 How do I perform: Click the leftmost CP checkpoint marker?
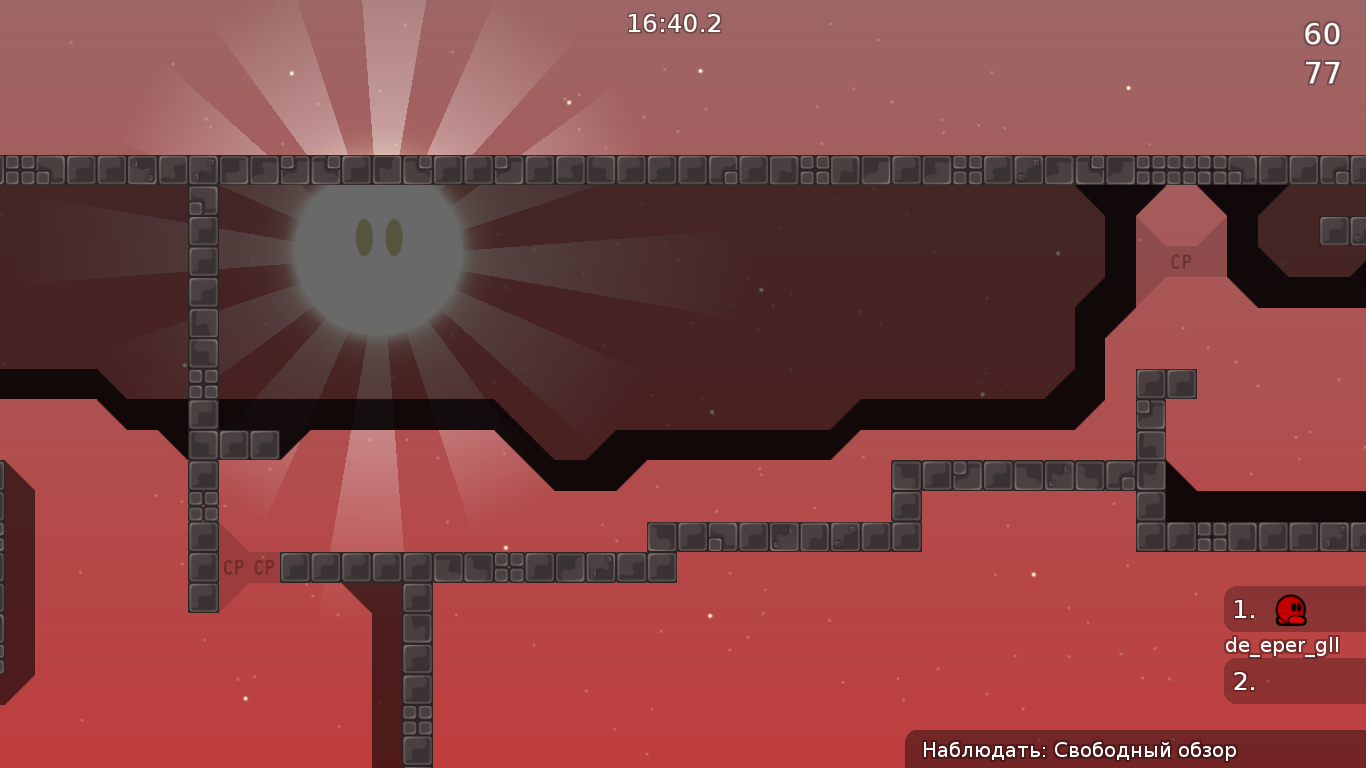click(233, 568)
